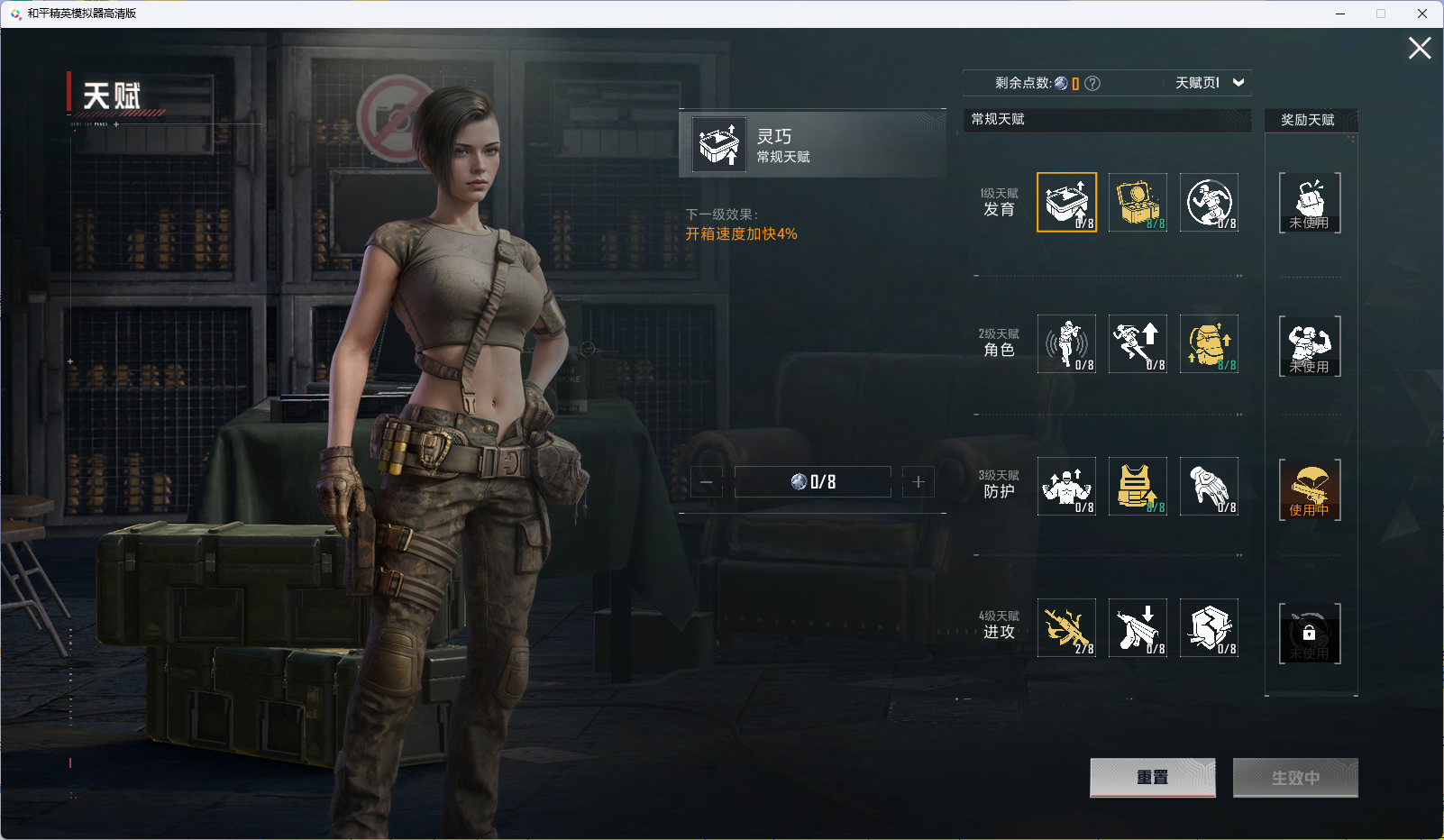1444x840 pixels.
Task: Close the talent screen with the X
Action: pos(1420,49)
